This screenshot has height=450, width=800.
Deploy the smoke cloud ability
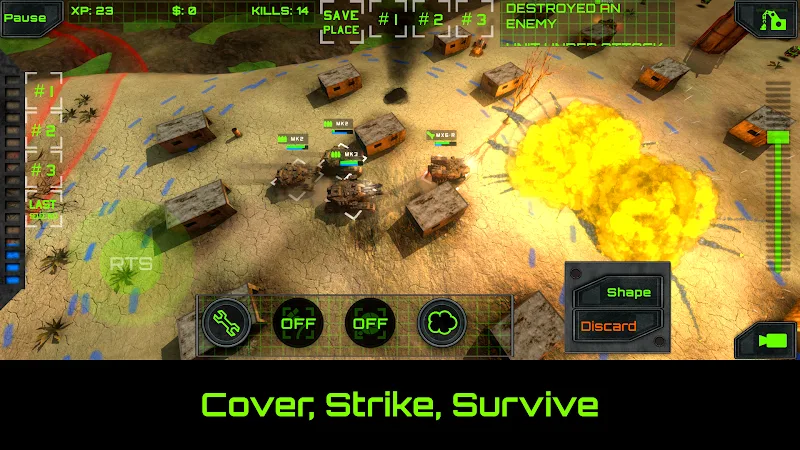click(441, 323)
